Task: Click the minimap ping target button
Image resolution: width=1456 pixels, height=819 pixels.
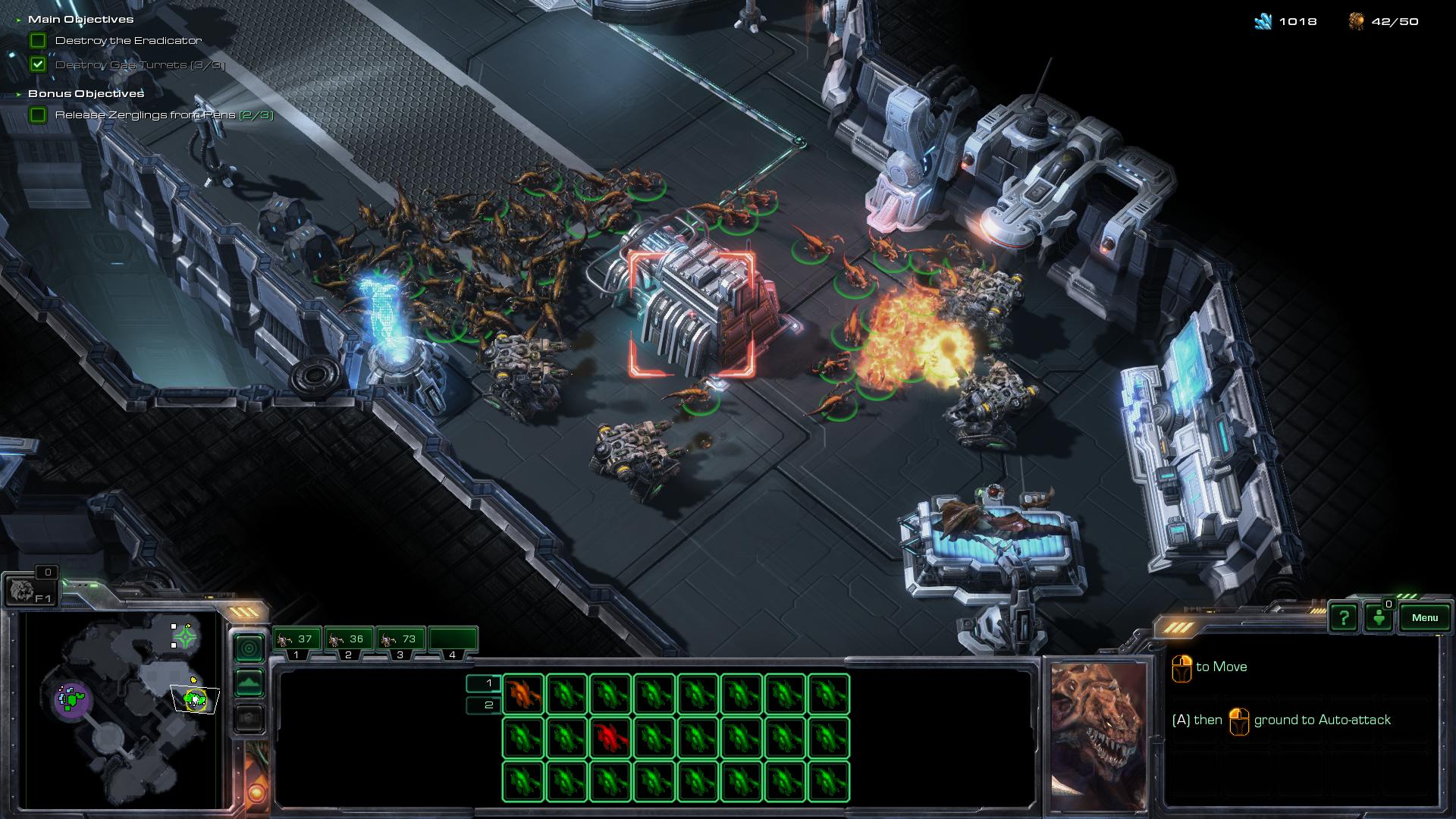Action: tap(249, 648)
